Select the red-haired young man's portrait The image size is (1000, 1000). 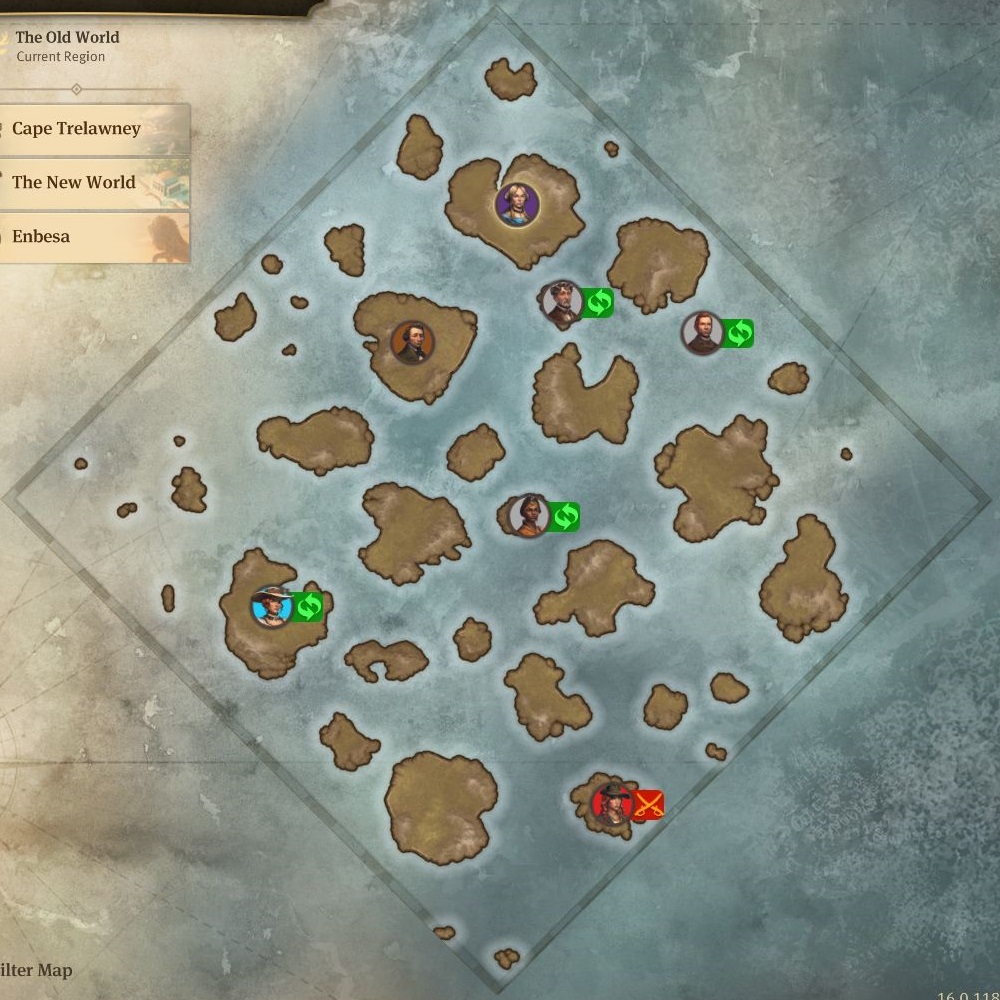pos(702,333)
